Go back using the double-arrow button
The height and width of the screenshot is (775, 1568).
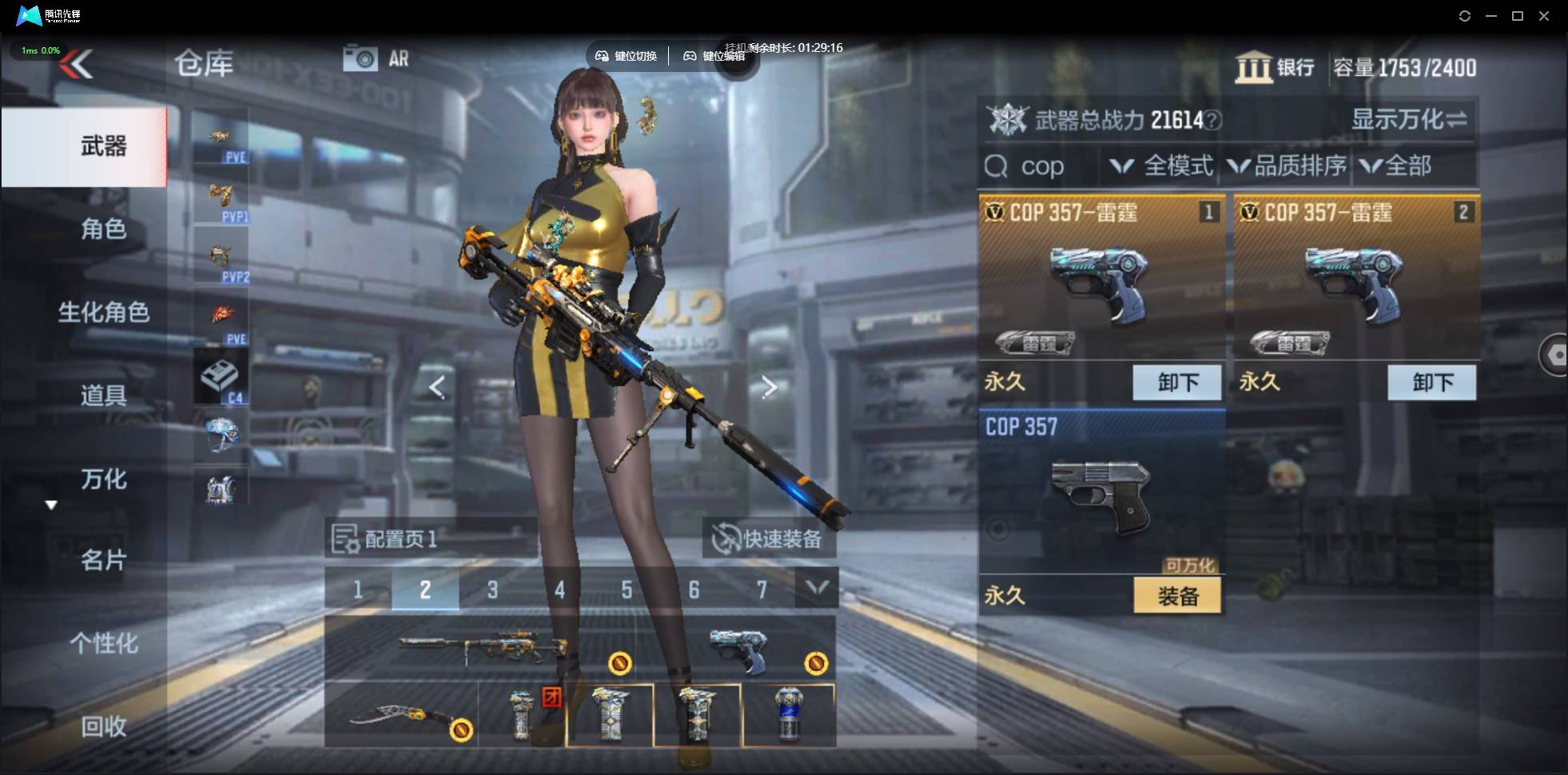click(x=77, y=64)
